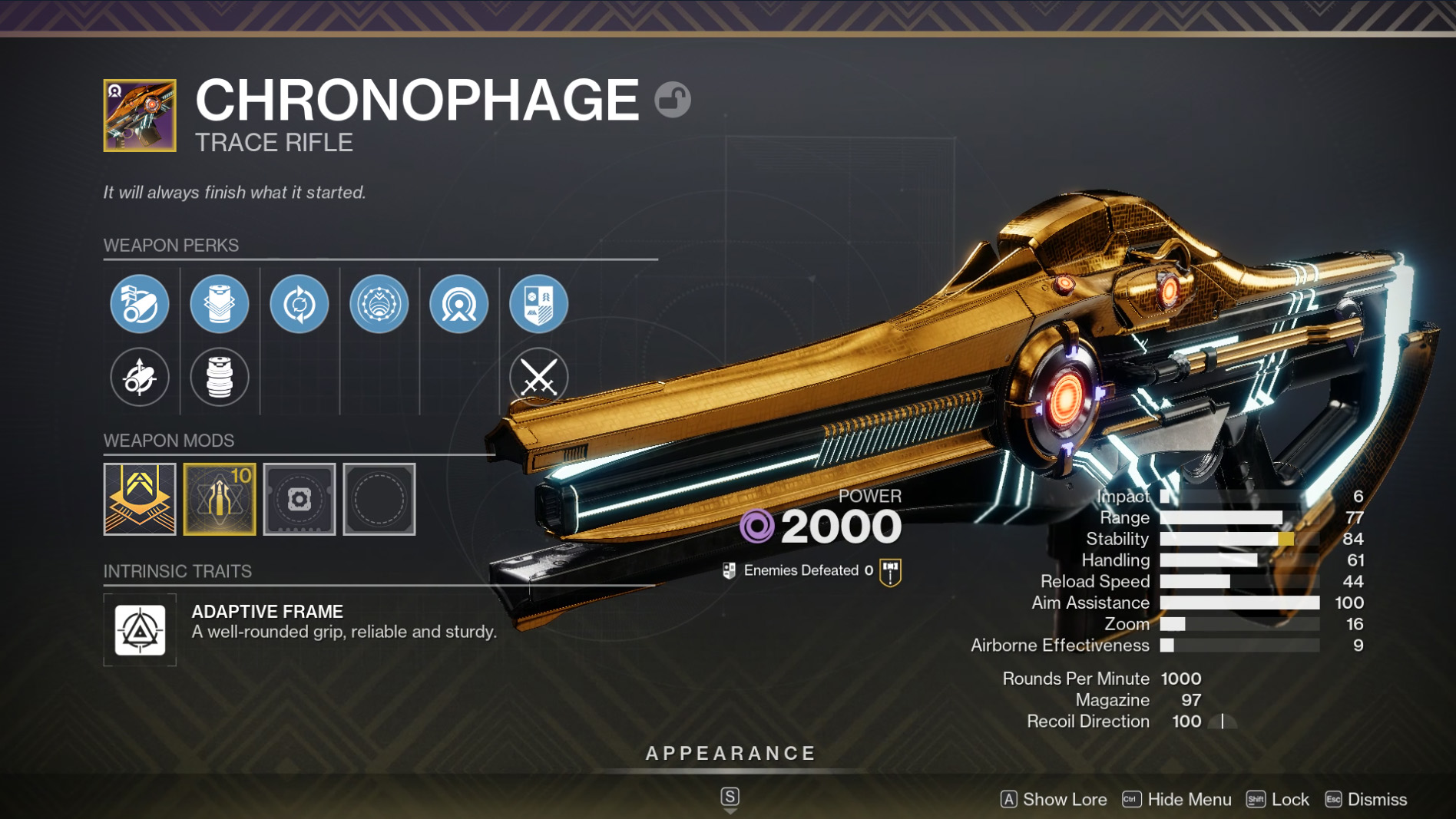Choose the unselected ribbed battery perk
Viewport: 1456px width, 819px height.
220,377
